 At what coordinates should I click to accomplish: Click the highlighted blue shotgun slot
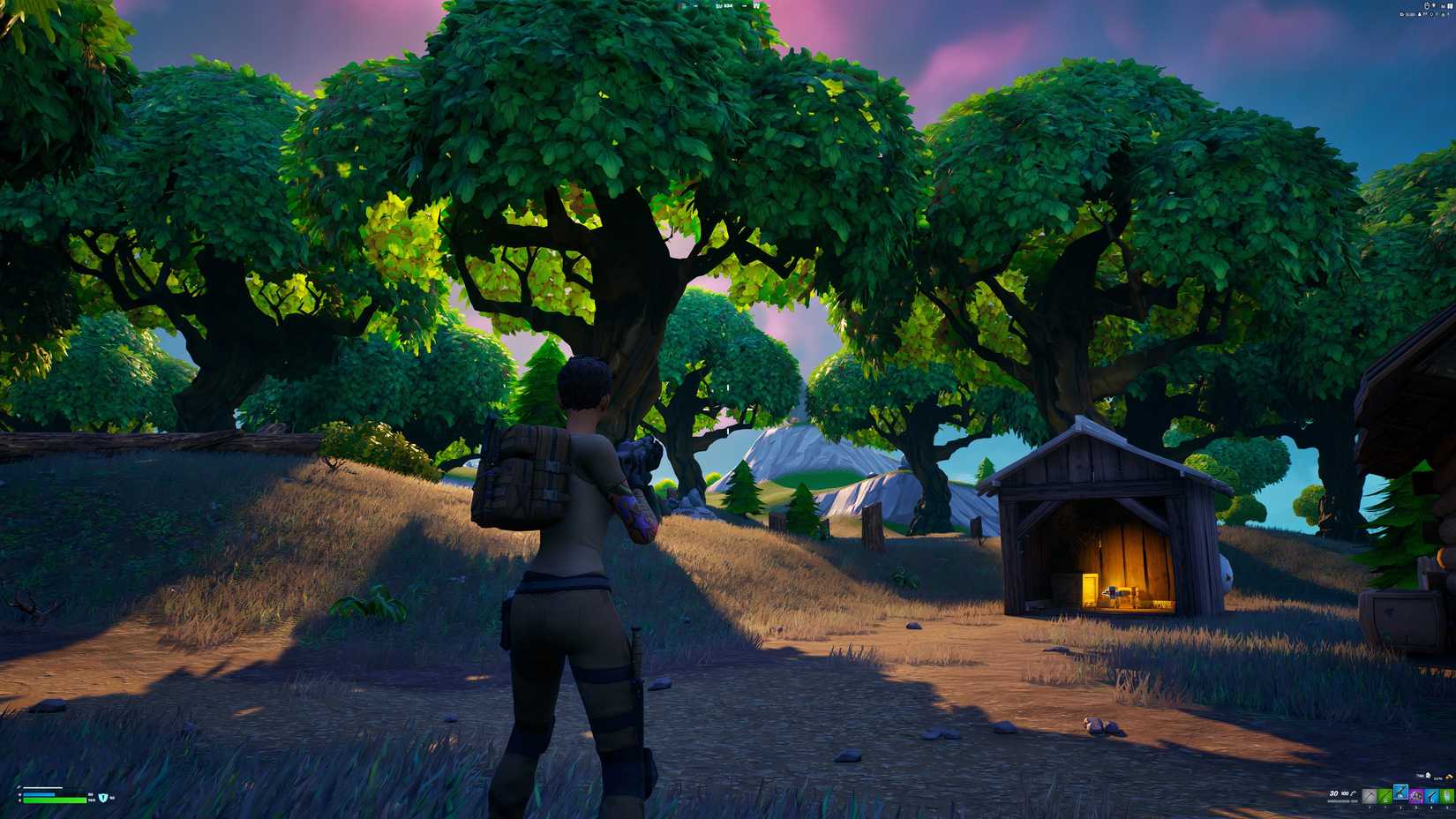click(1400, 794)
